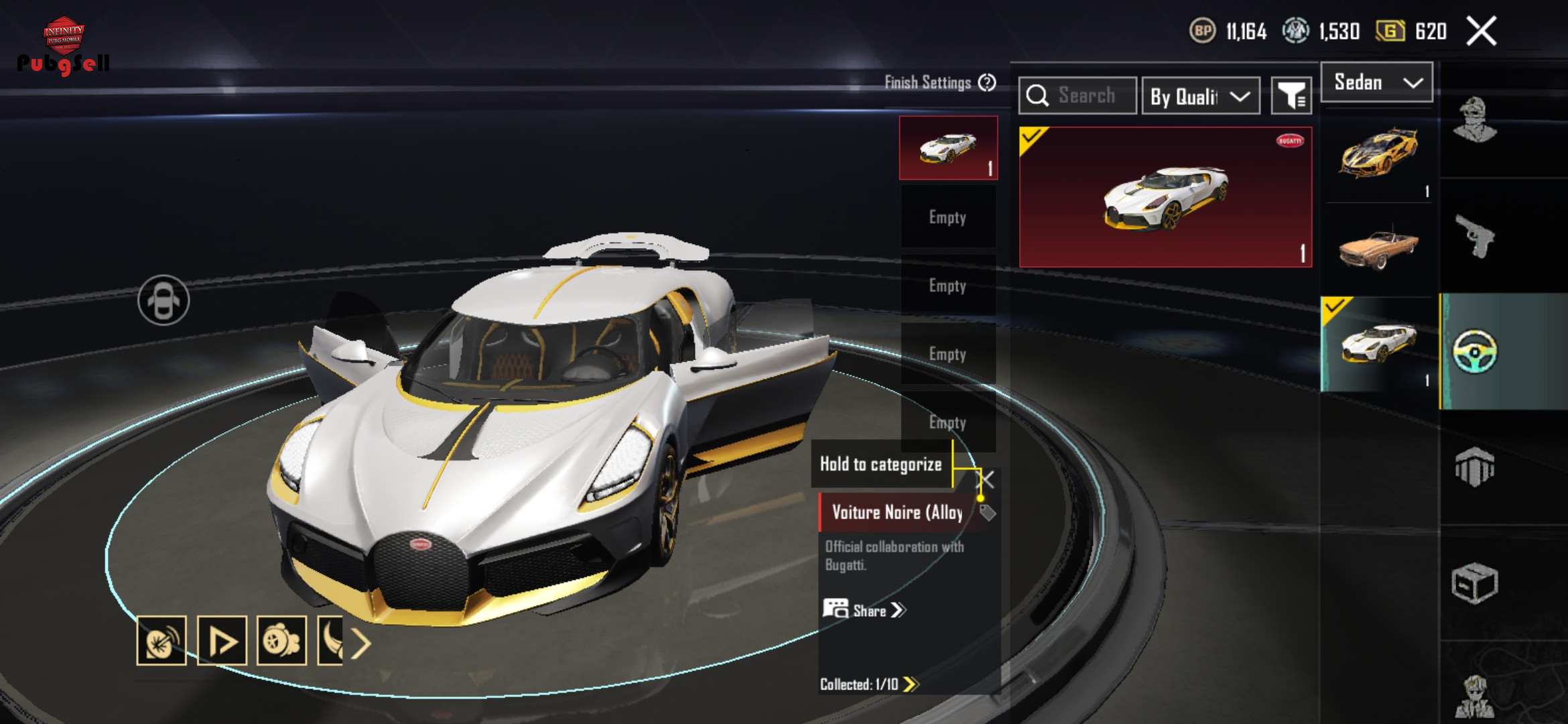Viewport: 1568px width, 724px height.
Task: Open the filter funnel button
Action: pyautogui.click(x=1291, y=97)
